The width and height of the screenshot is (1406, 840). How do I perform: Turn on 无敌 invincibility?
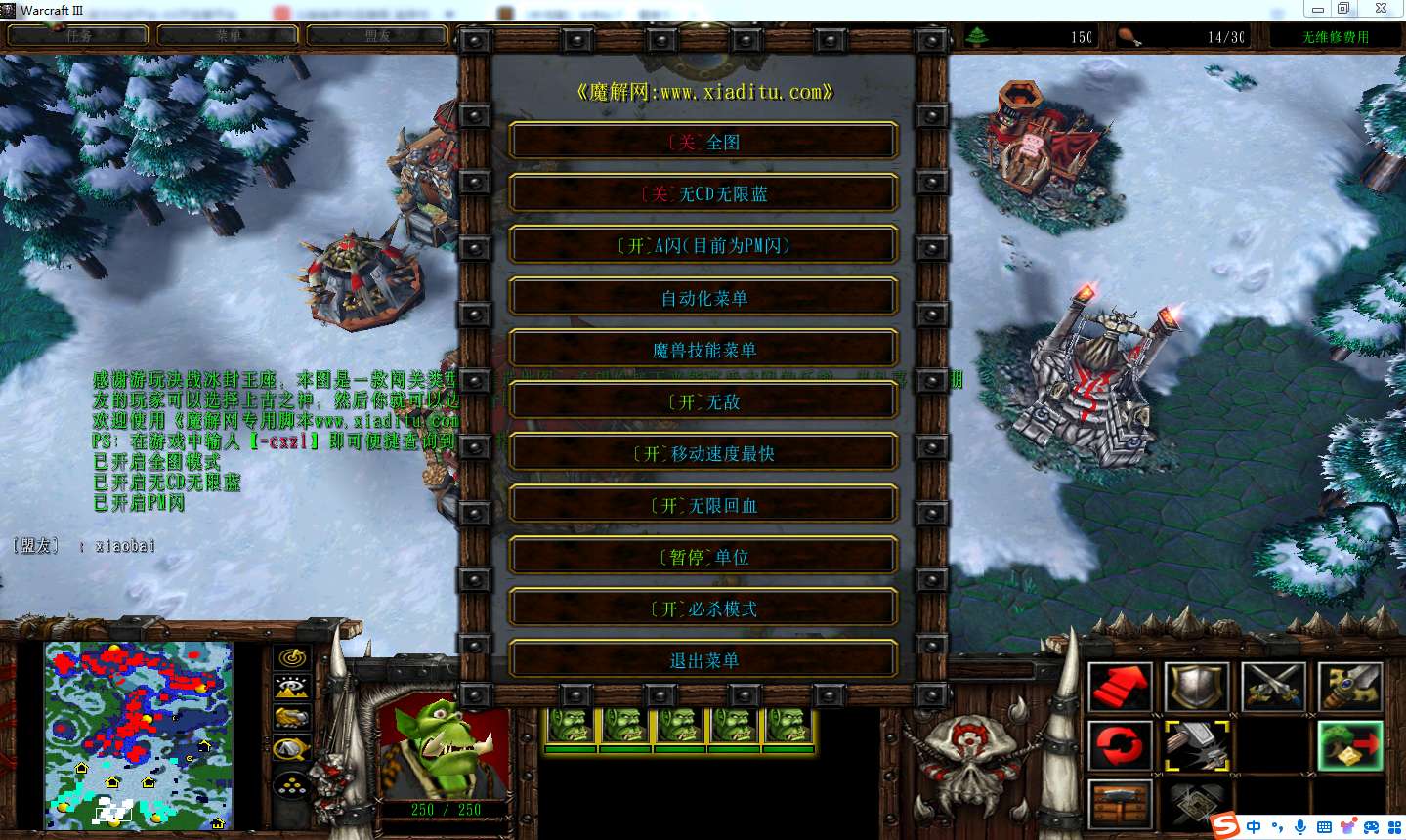(x=703, y=400)
